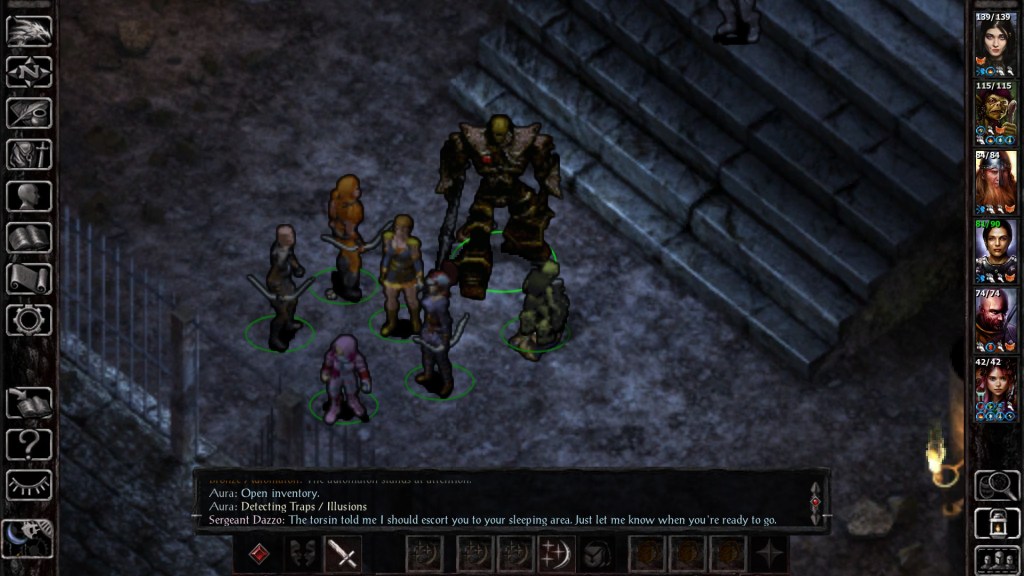Toggle the closed-eye hide interface button

pyautogui.click(x=29, y=485)
